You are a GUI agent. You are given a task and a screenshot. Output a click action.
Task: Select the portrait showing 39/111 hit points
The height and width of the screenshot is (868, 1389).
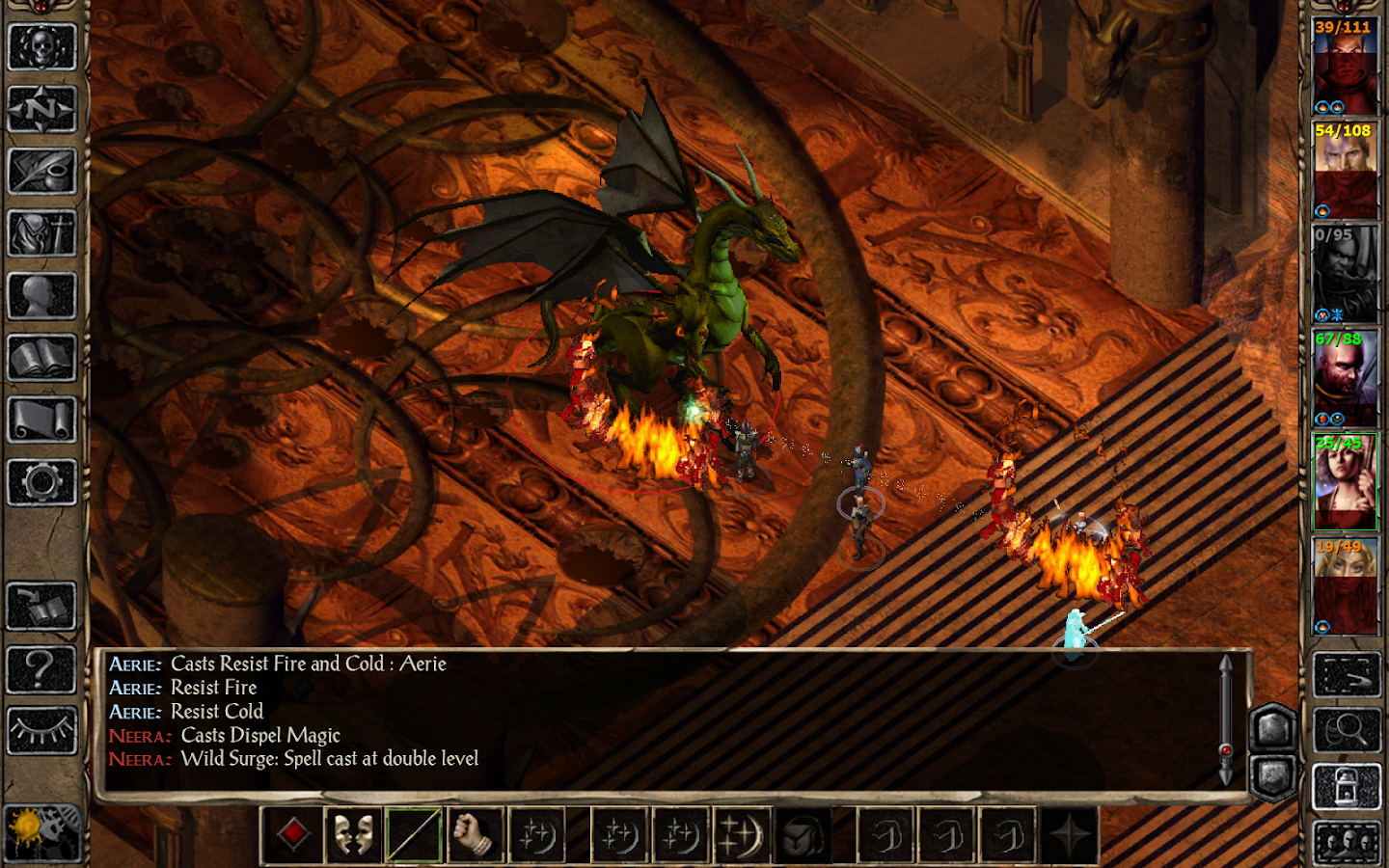click(1345, 66)
